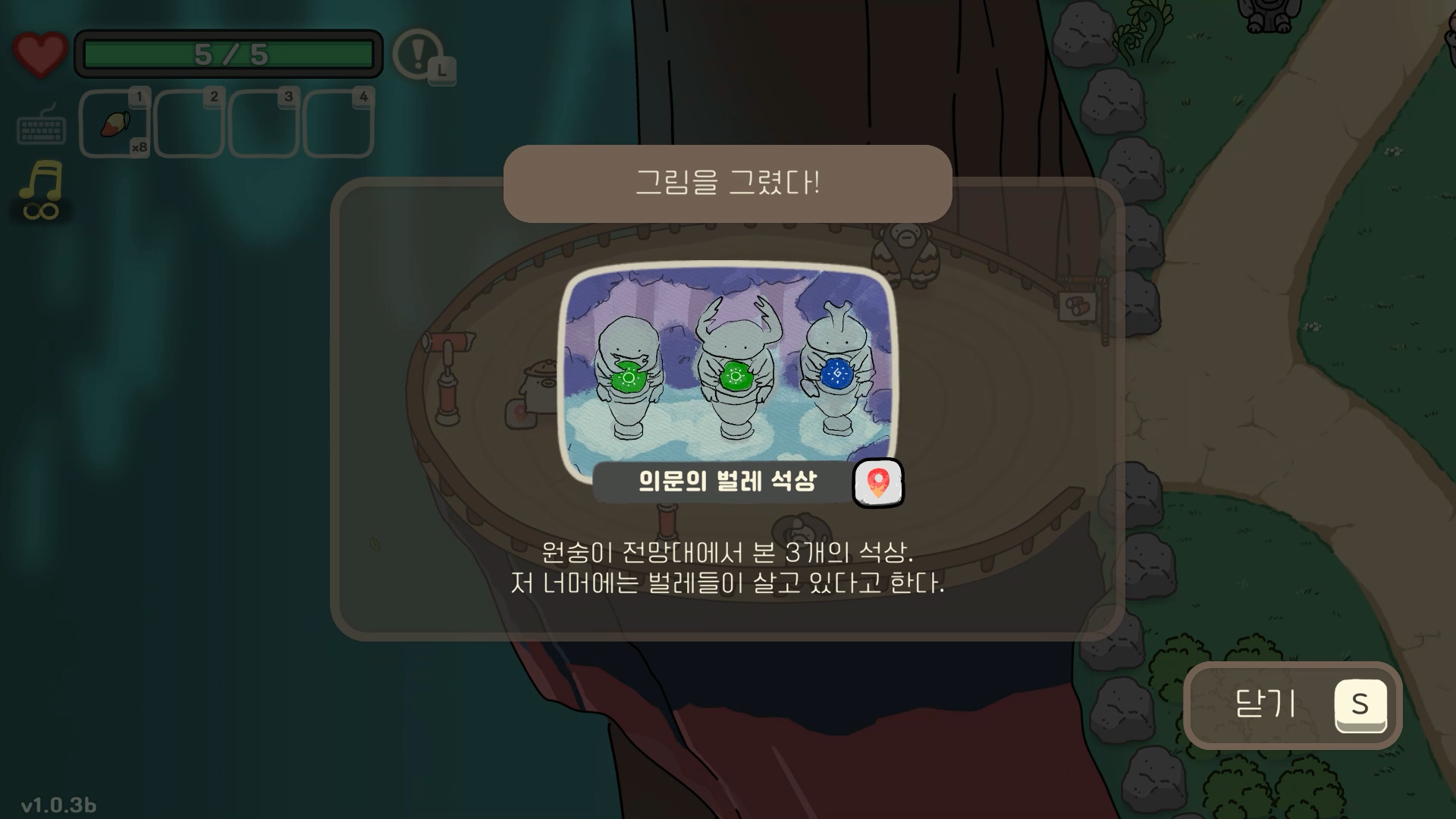Click the 5/5 green health bar
1456x819 pixels.
click(227, 52)
